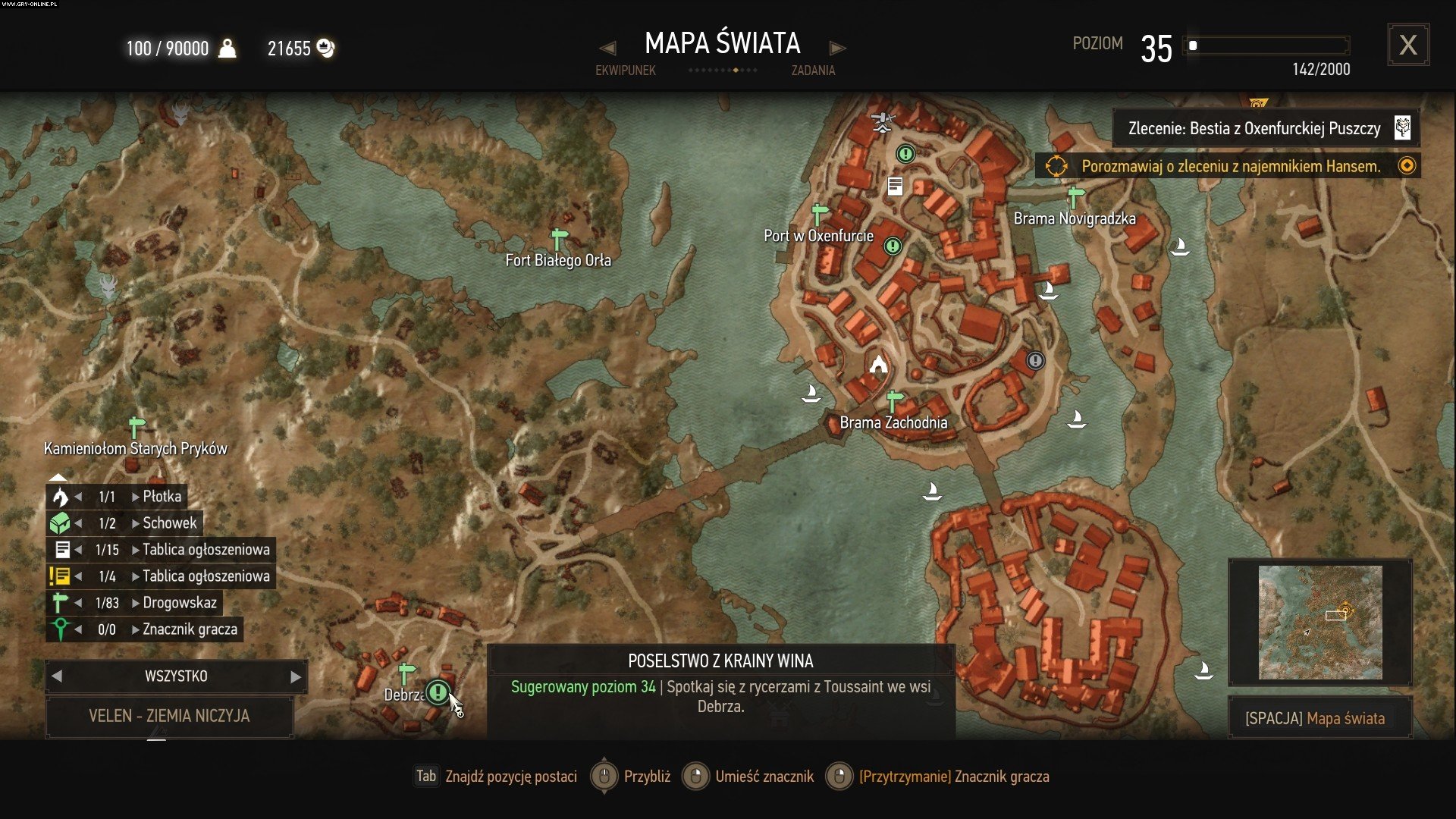
Task: Switch to the Ekwipunek tab
Action: [625, 71]
